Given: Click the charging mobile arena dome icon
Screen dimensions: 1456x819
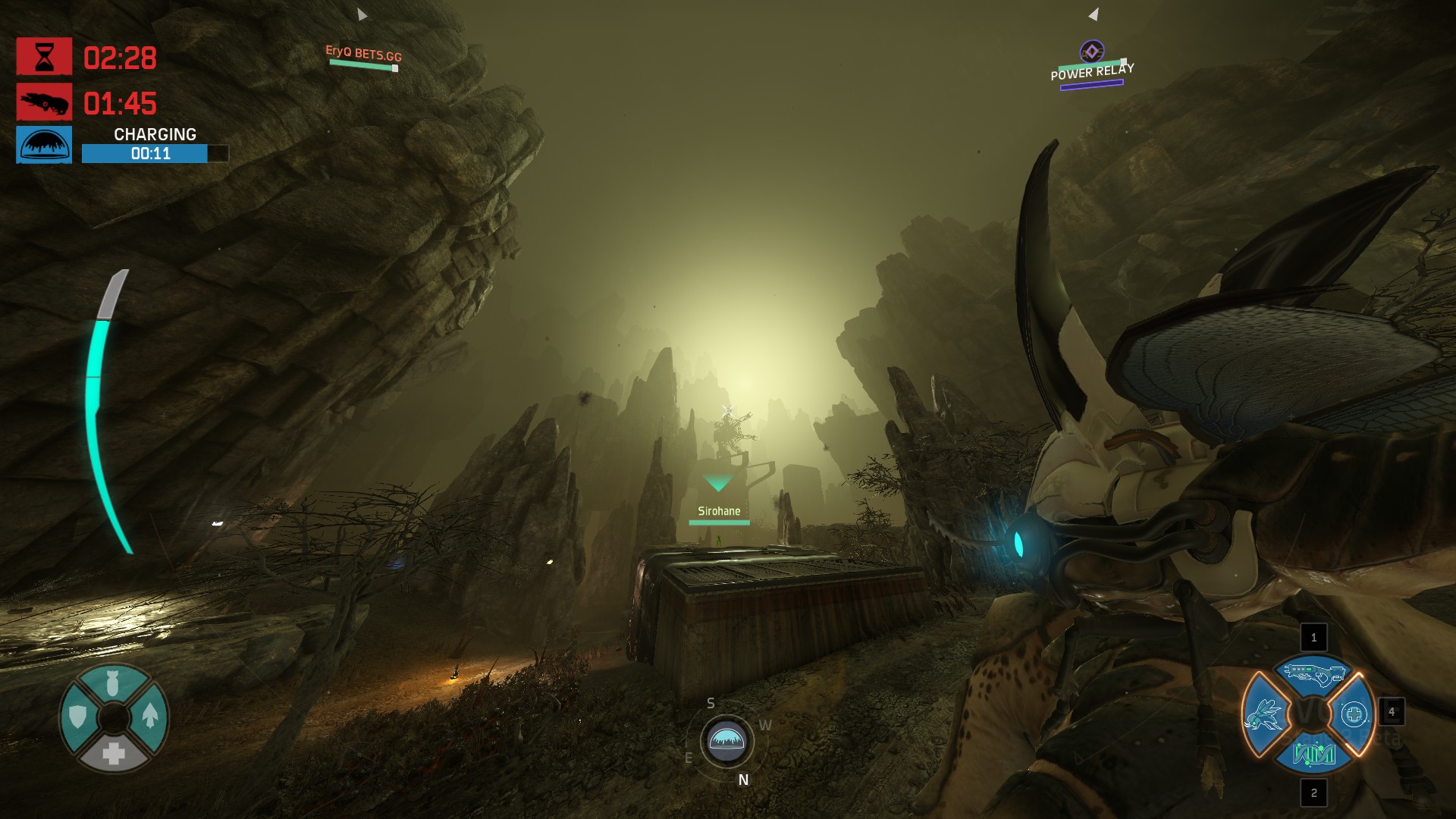Looking at the screenshot, I should (x=44, y=145).
